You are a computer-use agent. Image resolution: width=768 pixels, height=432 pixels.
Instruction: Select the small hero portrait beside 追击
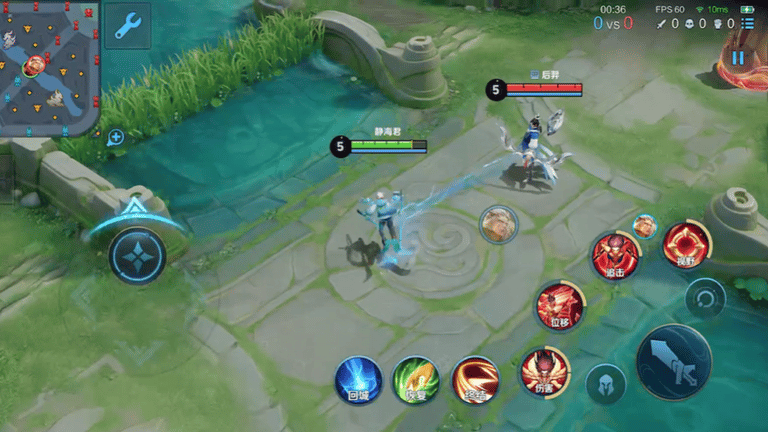[644, 226]
